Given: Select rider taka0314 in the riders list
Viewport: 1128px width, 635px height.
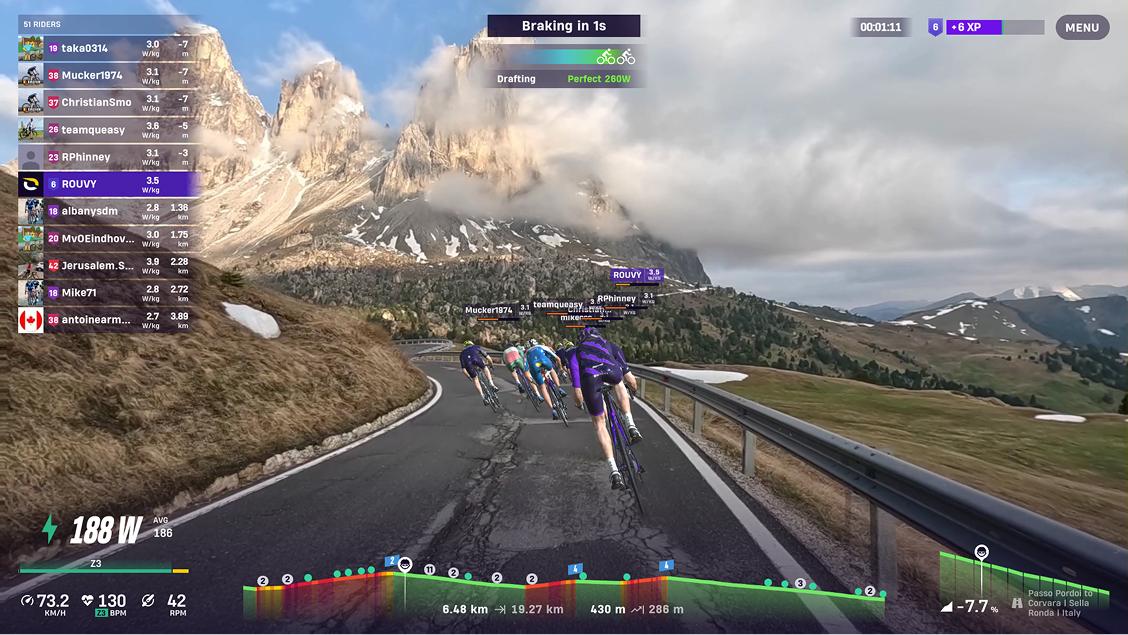Looking at the screenshot, I should coord(108,48).
